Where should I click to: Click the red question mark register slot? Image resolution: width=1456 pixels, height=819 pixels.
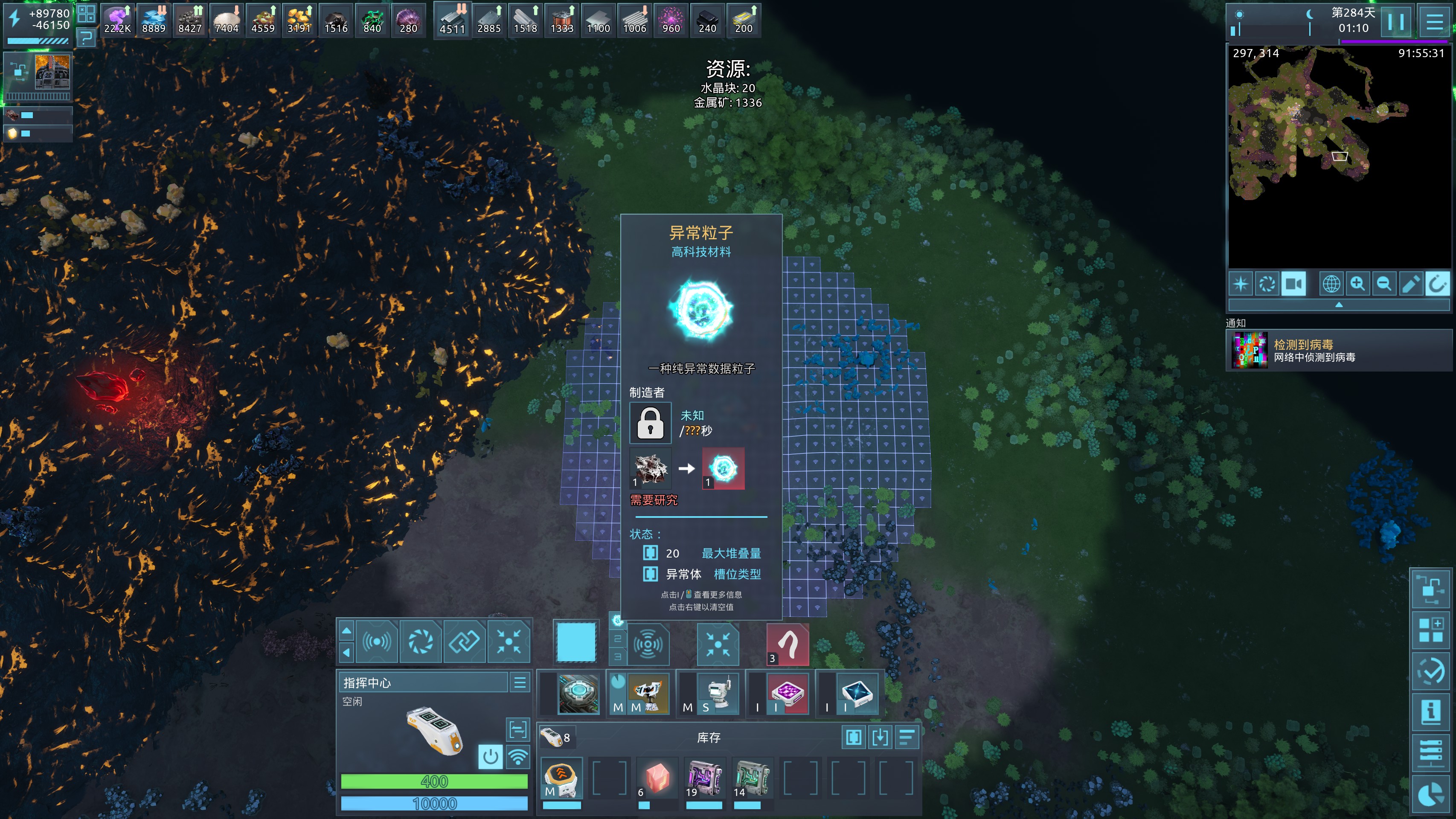(788, 645)
